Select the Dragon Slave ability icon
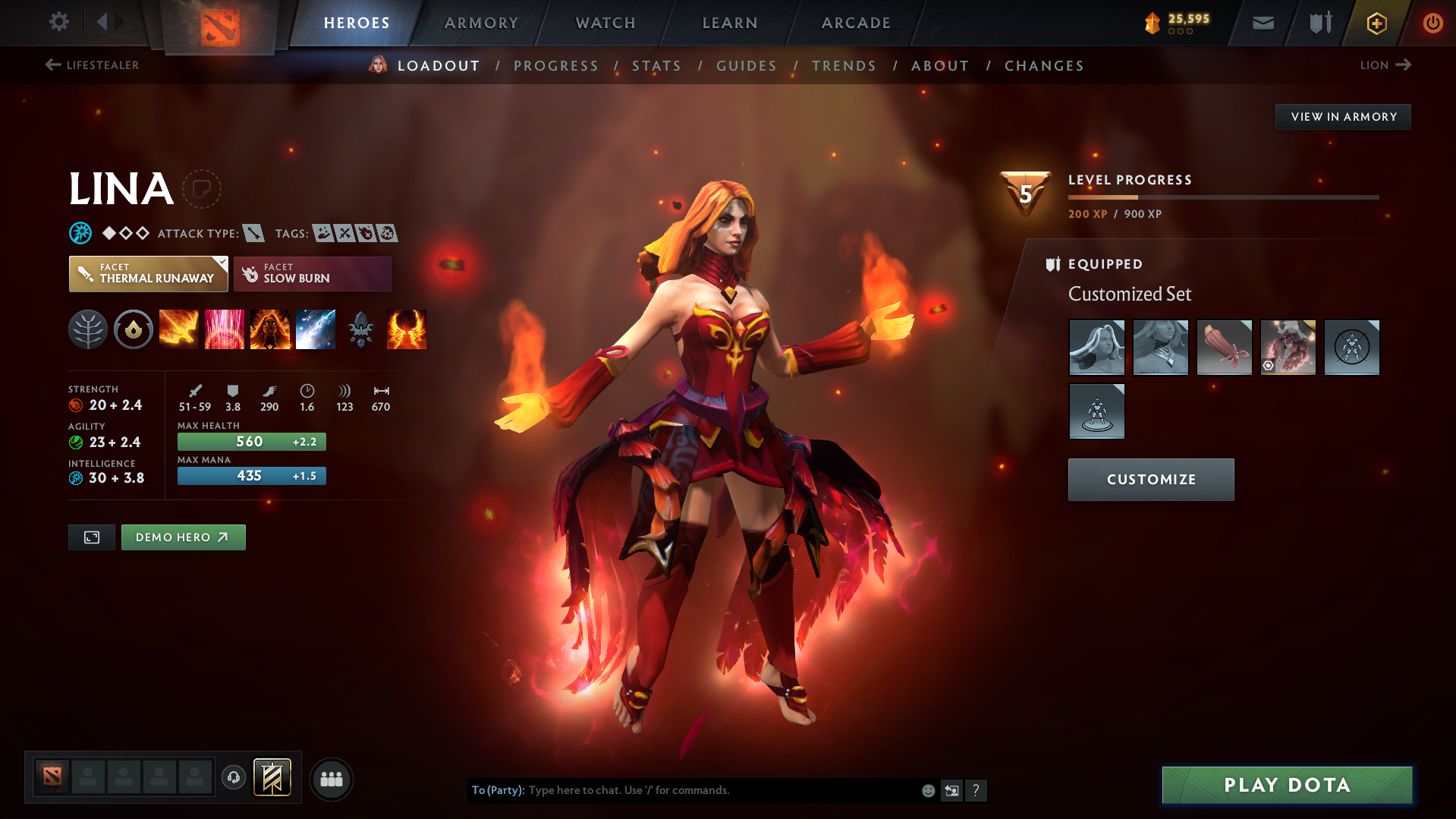The image size is (1456, 819). point(178,329)
